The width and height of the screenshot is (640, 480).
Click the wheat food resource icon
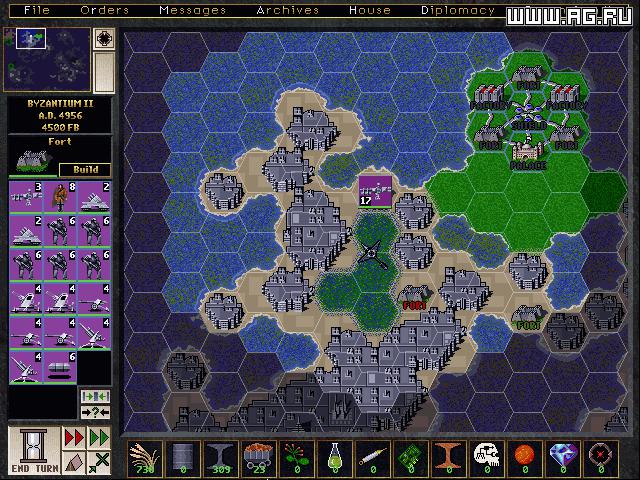[x=145, y=456]
